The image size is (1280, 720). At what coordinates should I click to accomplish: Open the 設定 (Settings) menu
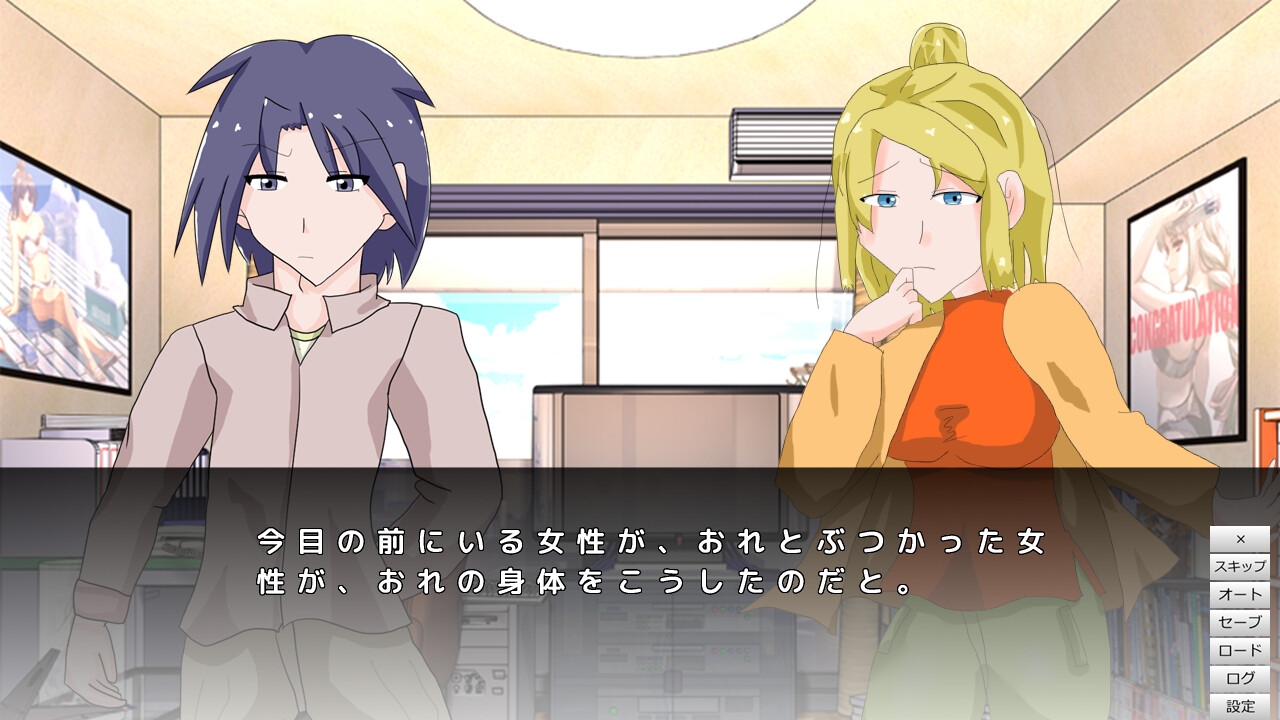coord(1240,706)
